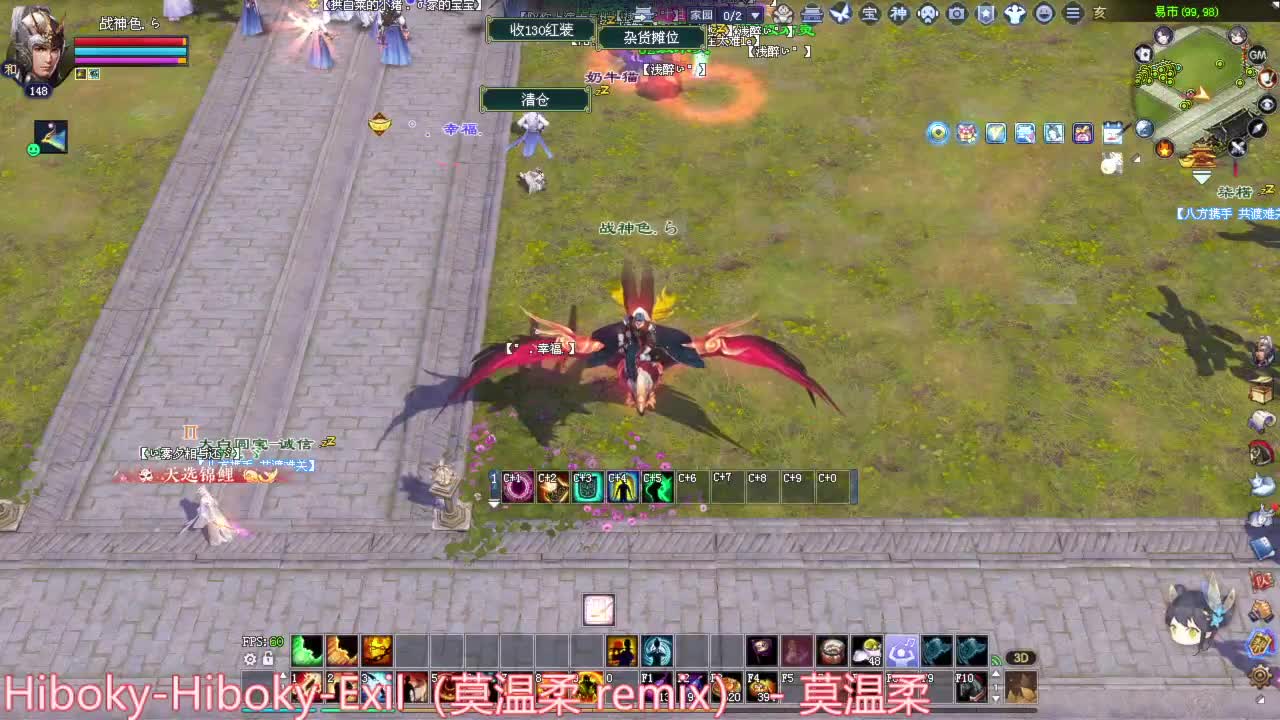Toggle the lock icon next to settings gear

pos(268,658)
